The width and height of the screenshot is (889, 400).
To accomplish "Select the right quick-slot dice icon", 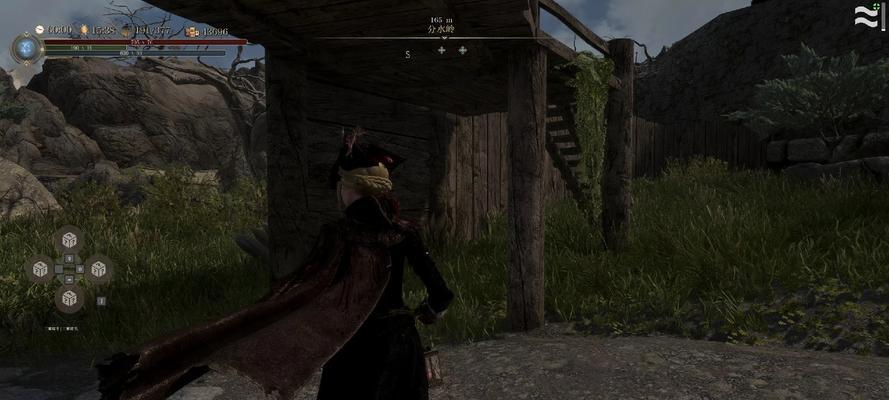I will tap(98, 268).
